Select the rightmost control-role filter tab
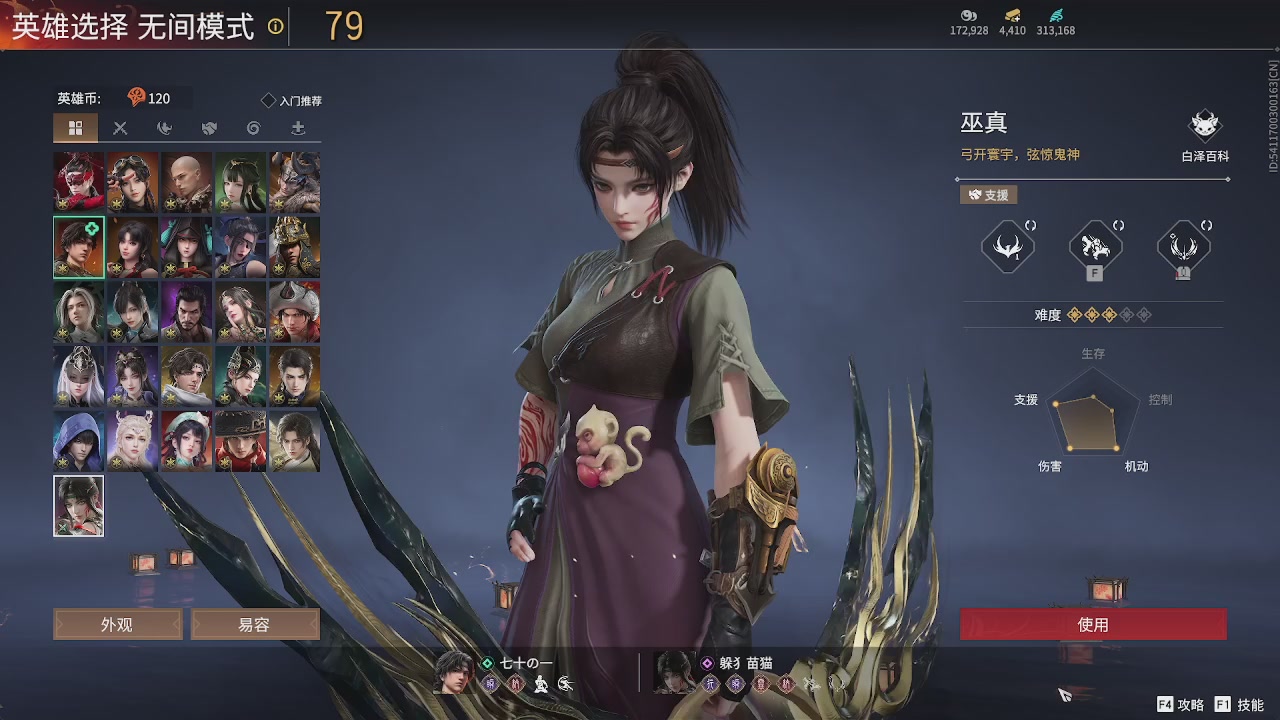Image resolution: width=1280 pixels, height=720 pixels. pos(297,128)
